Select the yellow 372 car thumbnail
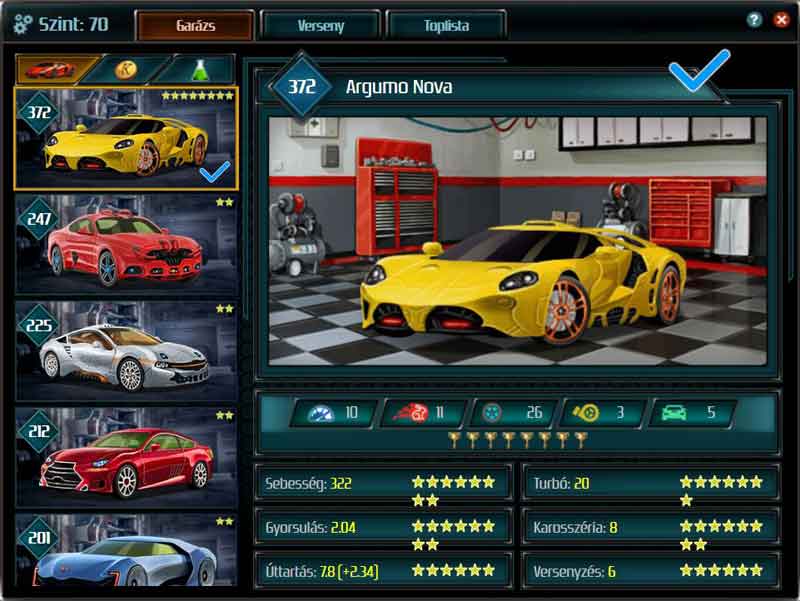Image resolution: width=800 pixels, height=601 pixels. tap(126, 138)
